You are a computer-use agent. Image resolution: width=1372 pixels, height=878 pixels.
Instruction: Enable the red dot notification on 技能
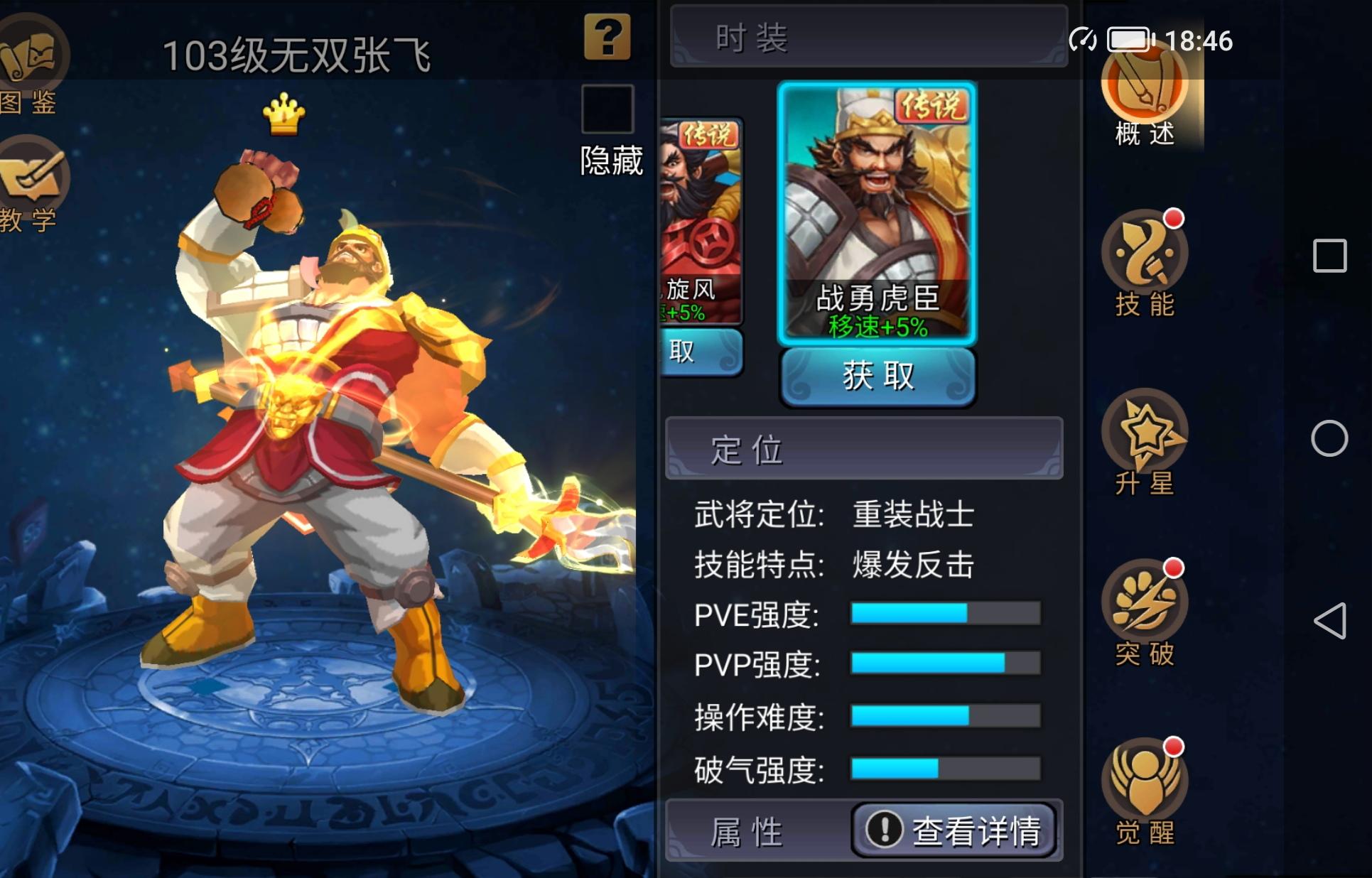coord(1174,217)
